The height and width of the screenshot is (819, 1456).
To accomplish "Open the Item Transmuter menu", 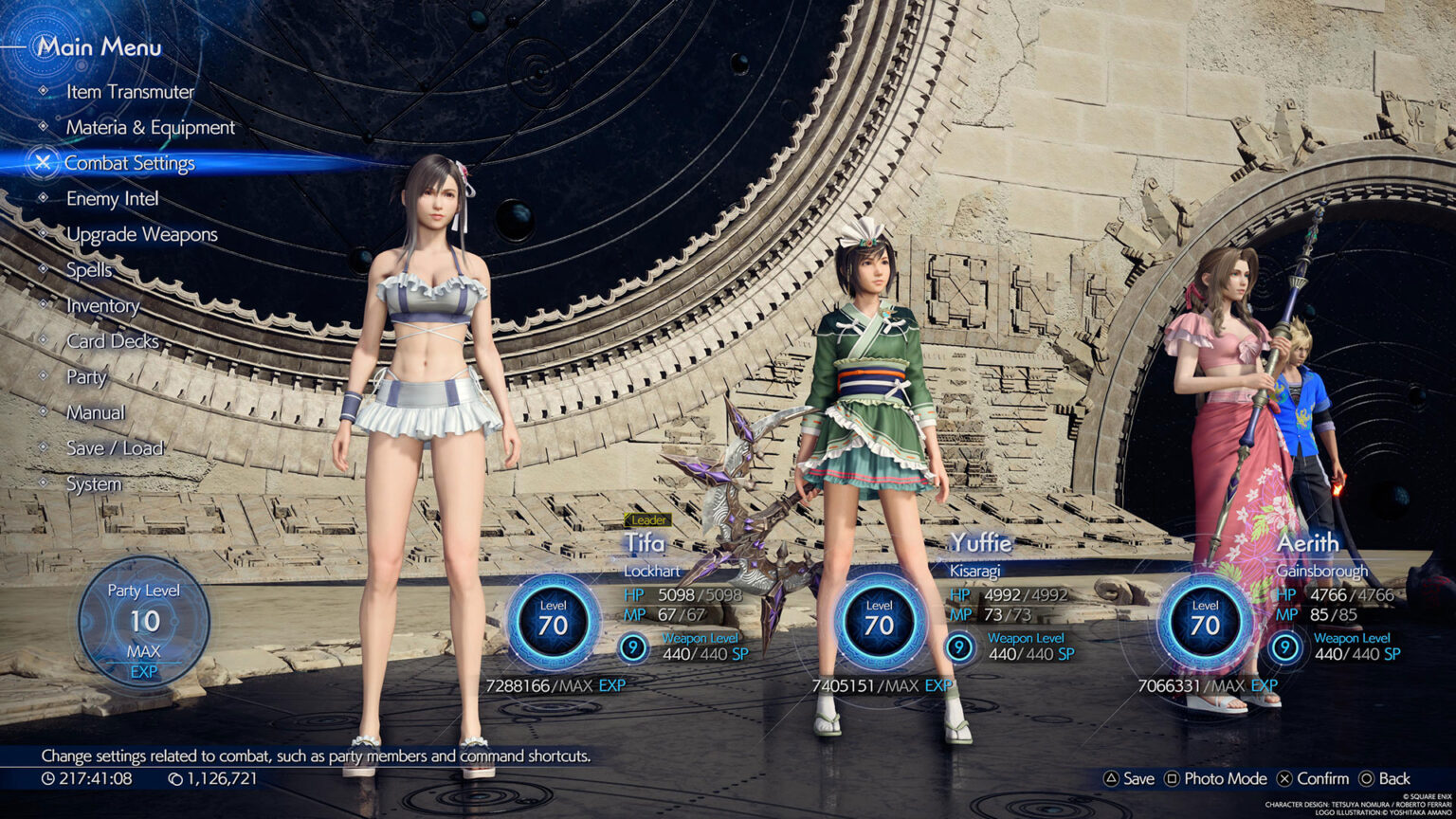I will coord(130,92).
